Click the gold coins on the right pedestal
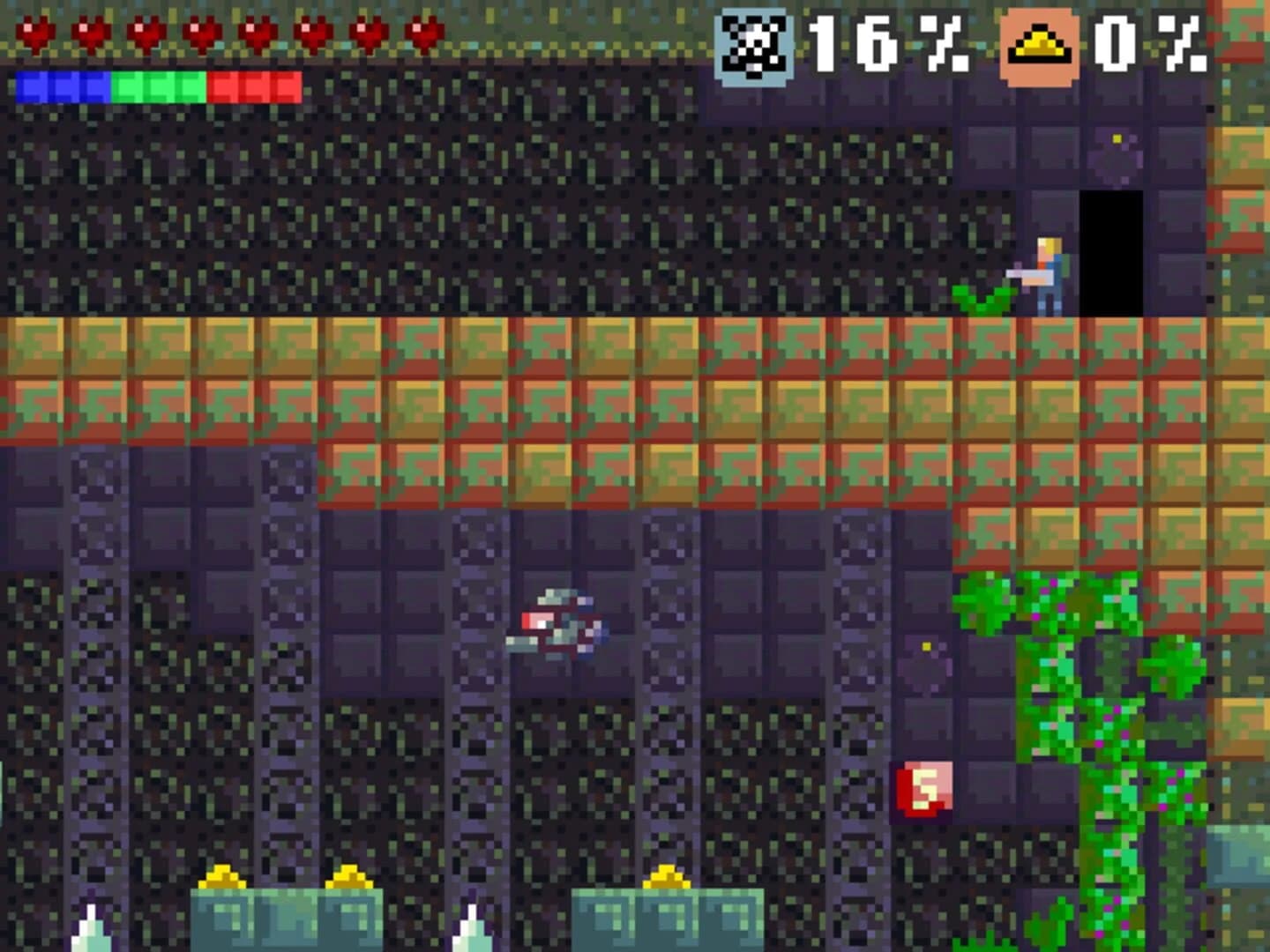Image resolution: width=1270 pixels, height=952 pixels. (x=668, y=875)
